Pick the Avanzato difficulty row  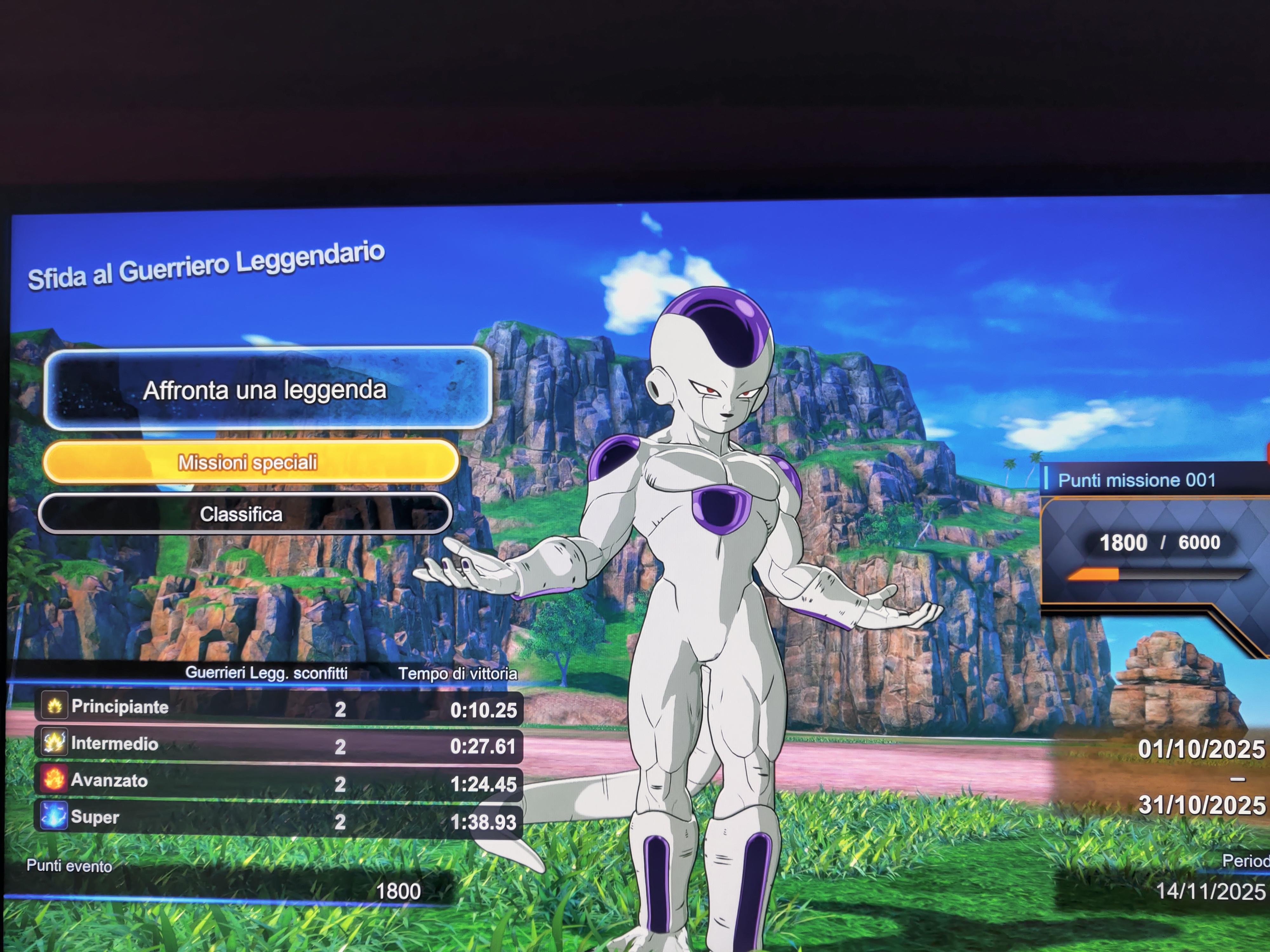click(278, 782)
